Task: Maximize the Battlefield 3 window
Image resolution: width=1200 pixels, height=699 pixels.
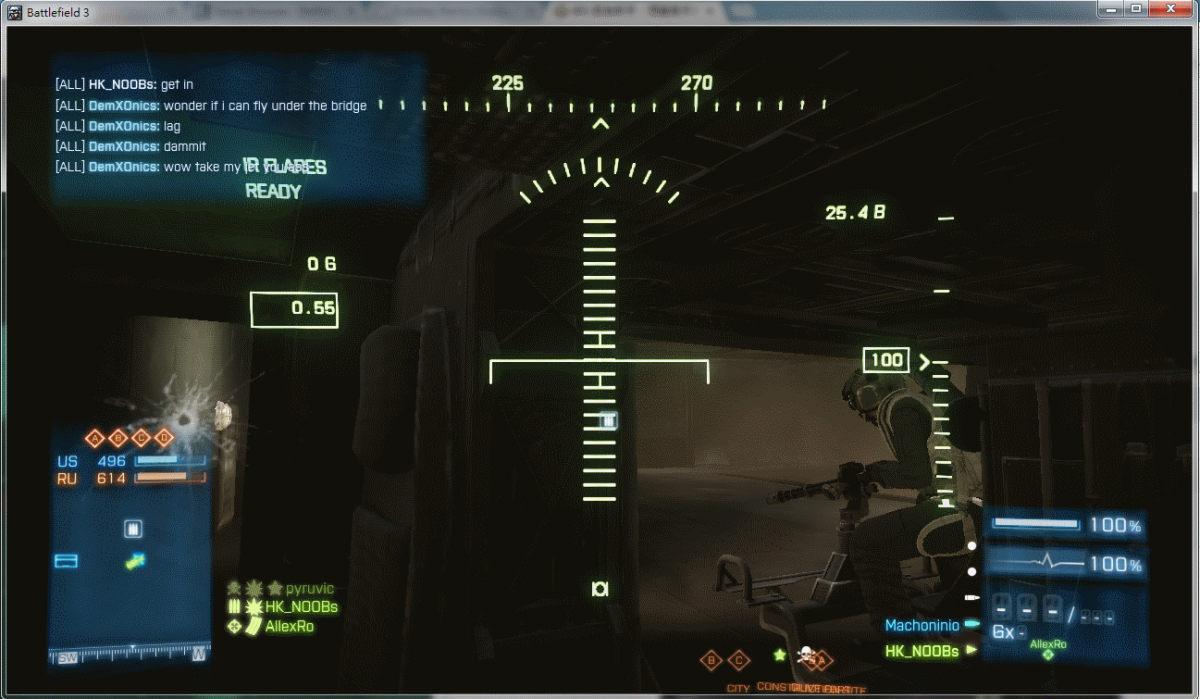Action: coord(1136,9)
